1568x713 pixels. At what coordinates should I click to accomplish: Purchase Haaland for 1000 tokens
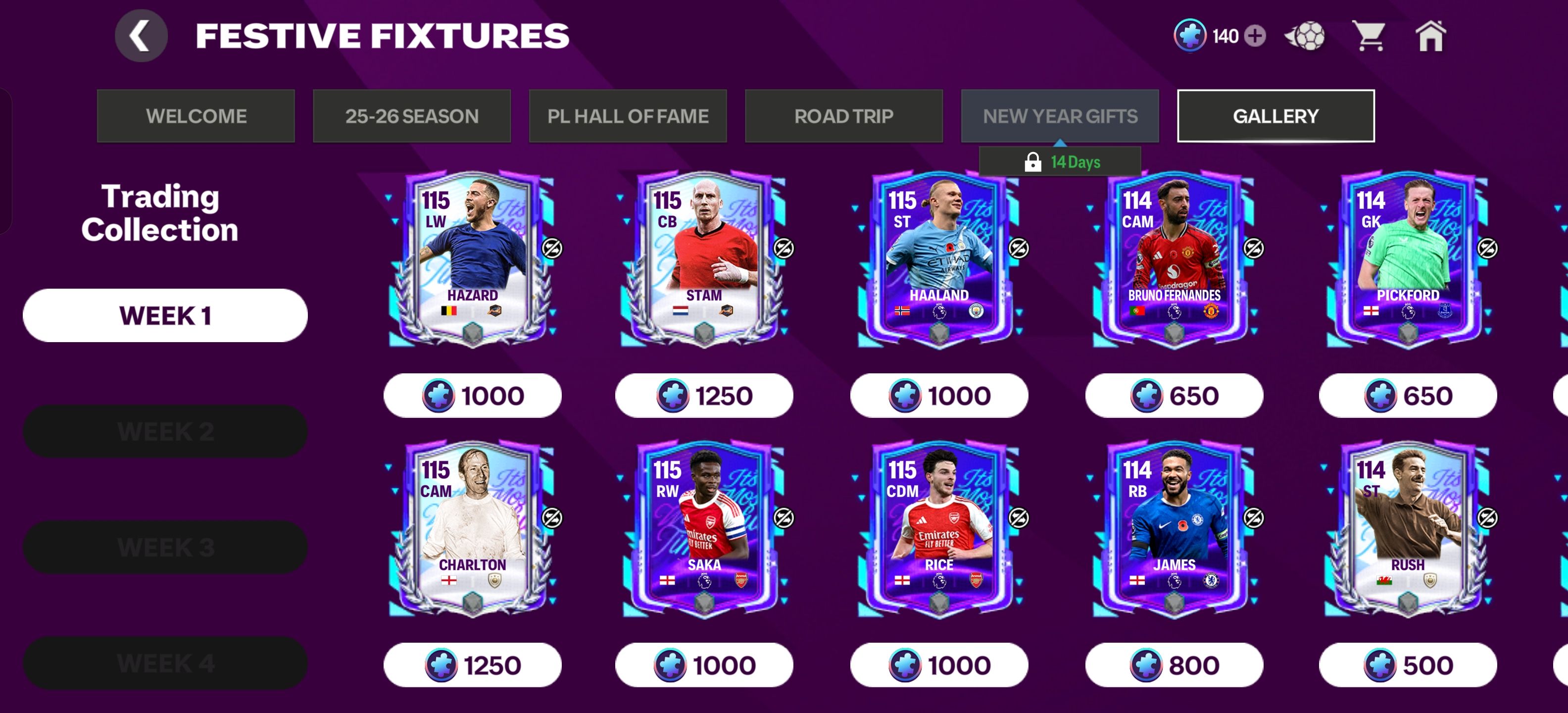click(x=938, y=396)
